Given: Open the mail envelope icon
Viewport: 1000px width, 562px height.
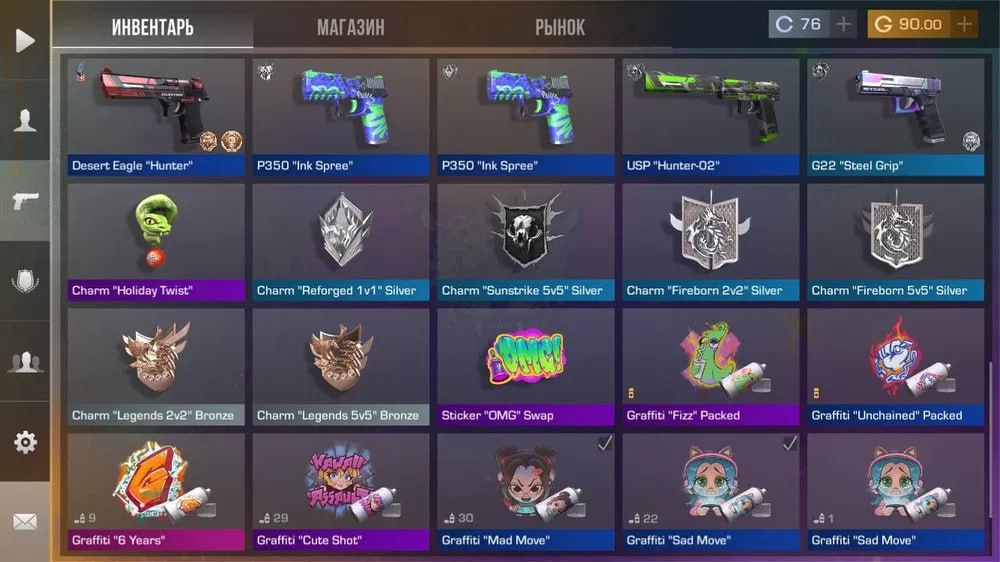Looking at the screenshot, I should 25,521.
